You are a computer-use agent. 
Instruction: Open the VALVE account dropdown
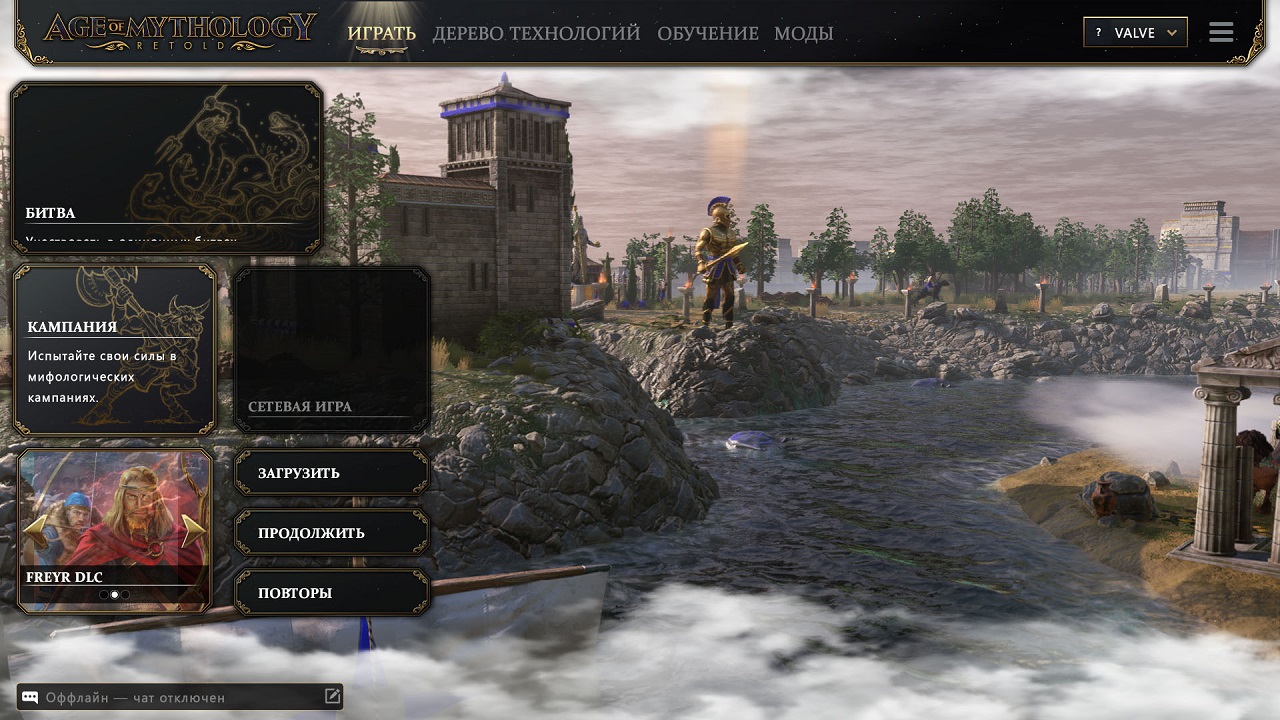[x=1140, y=31]
